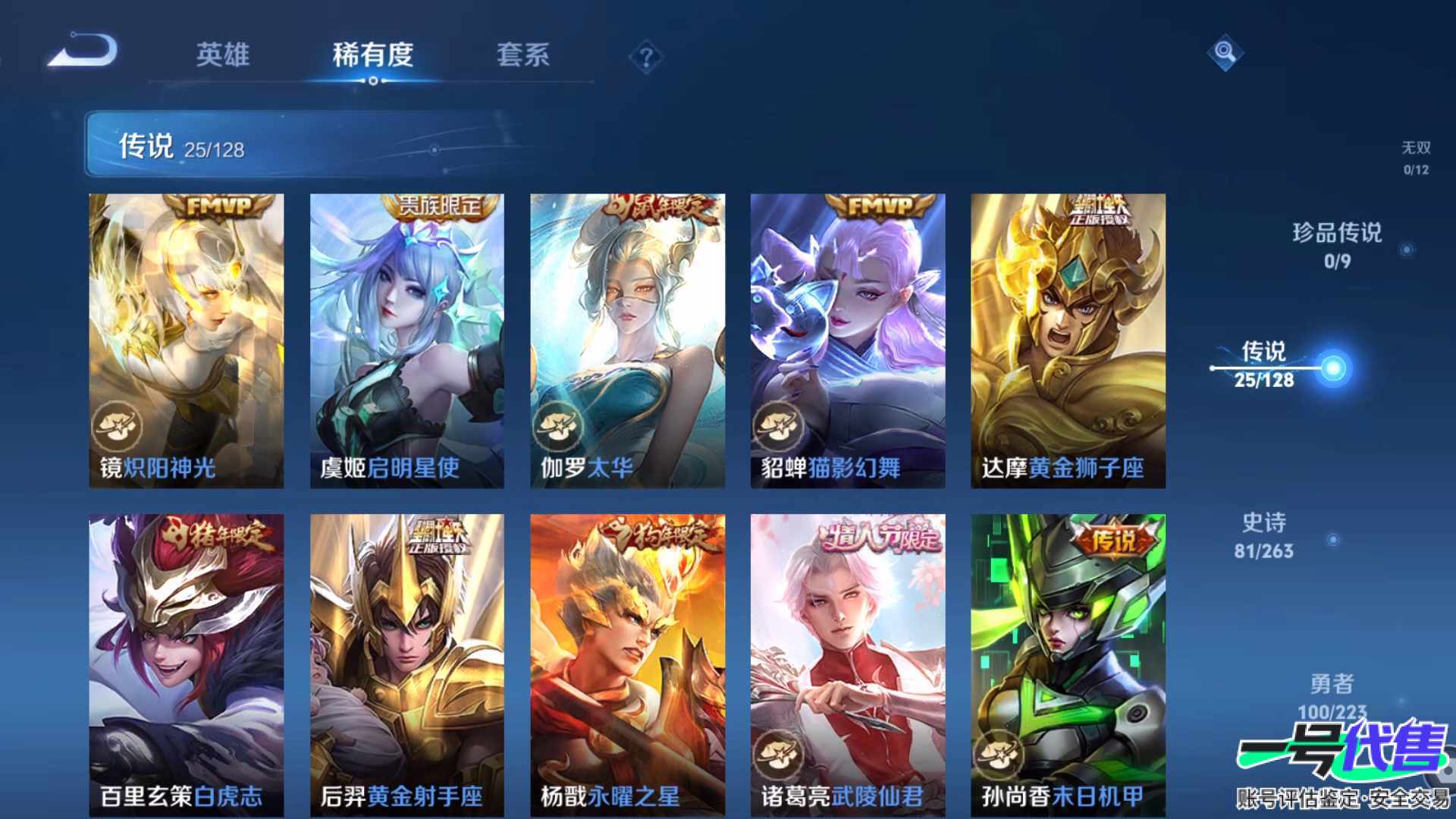Select the 诸葛亮 武陵仙君 skin card

(848, 664)
